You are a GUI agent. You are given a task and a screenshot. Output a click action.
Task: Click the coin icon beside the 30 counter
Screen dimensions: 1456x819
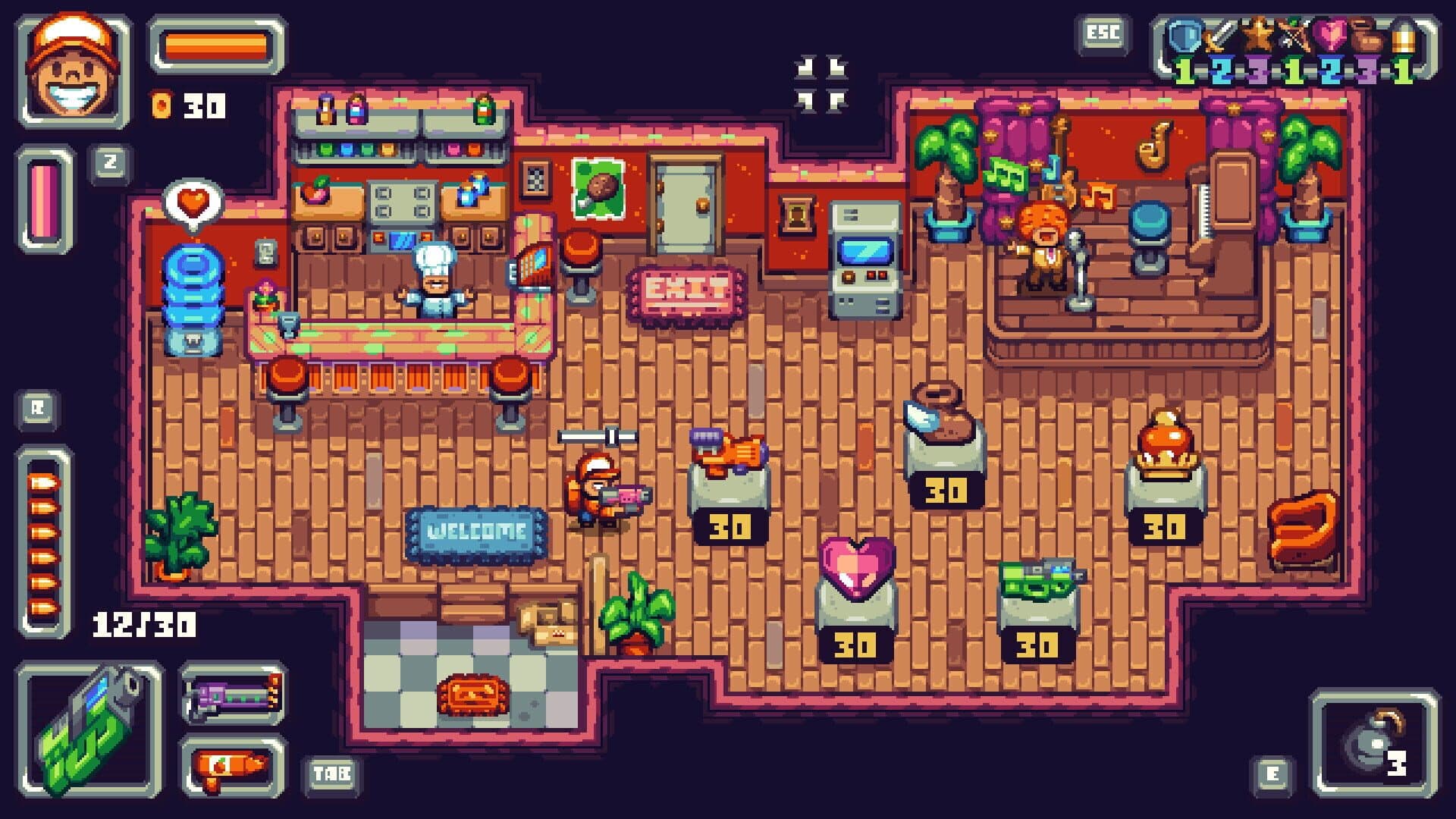[x=161, y=105]
